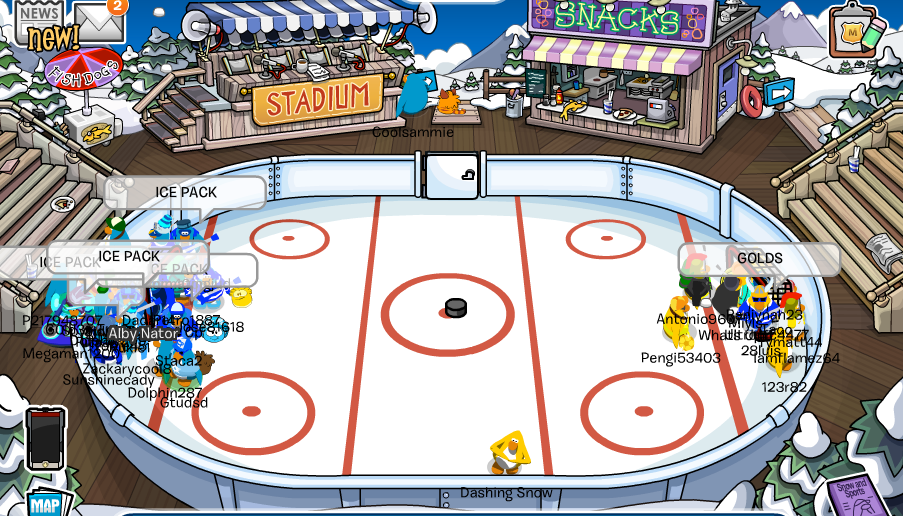903x516 pixels.
Task: Open the mail envelope with 2 notifications
Action: (x=98, y=20)
